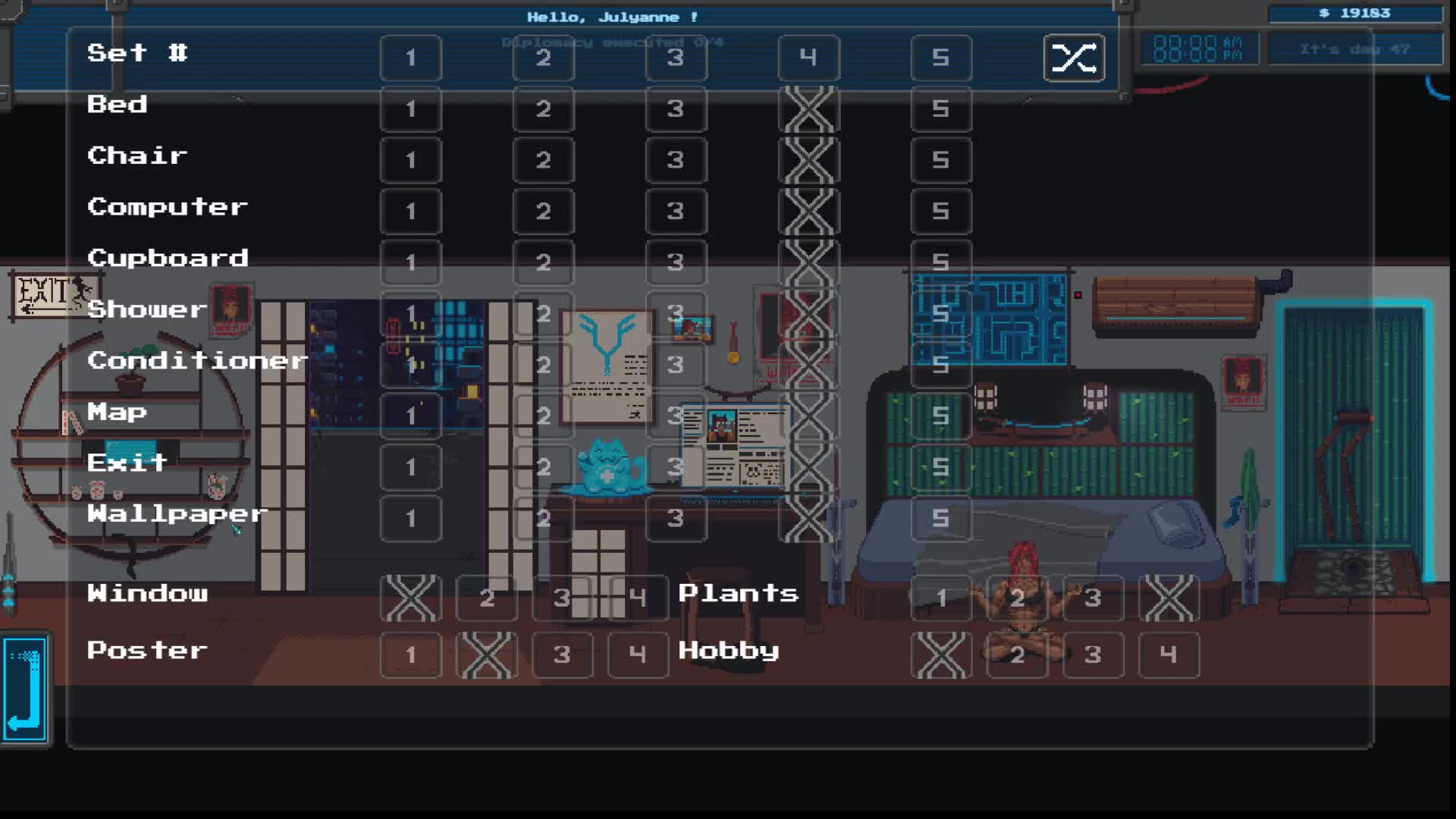
Task: Set Window to style 2
Action: (x=487, y=598)
